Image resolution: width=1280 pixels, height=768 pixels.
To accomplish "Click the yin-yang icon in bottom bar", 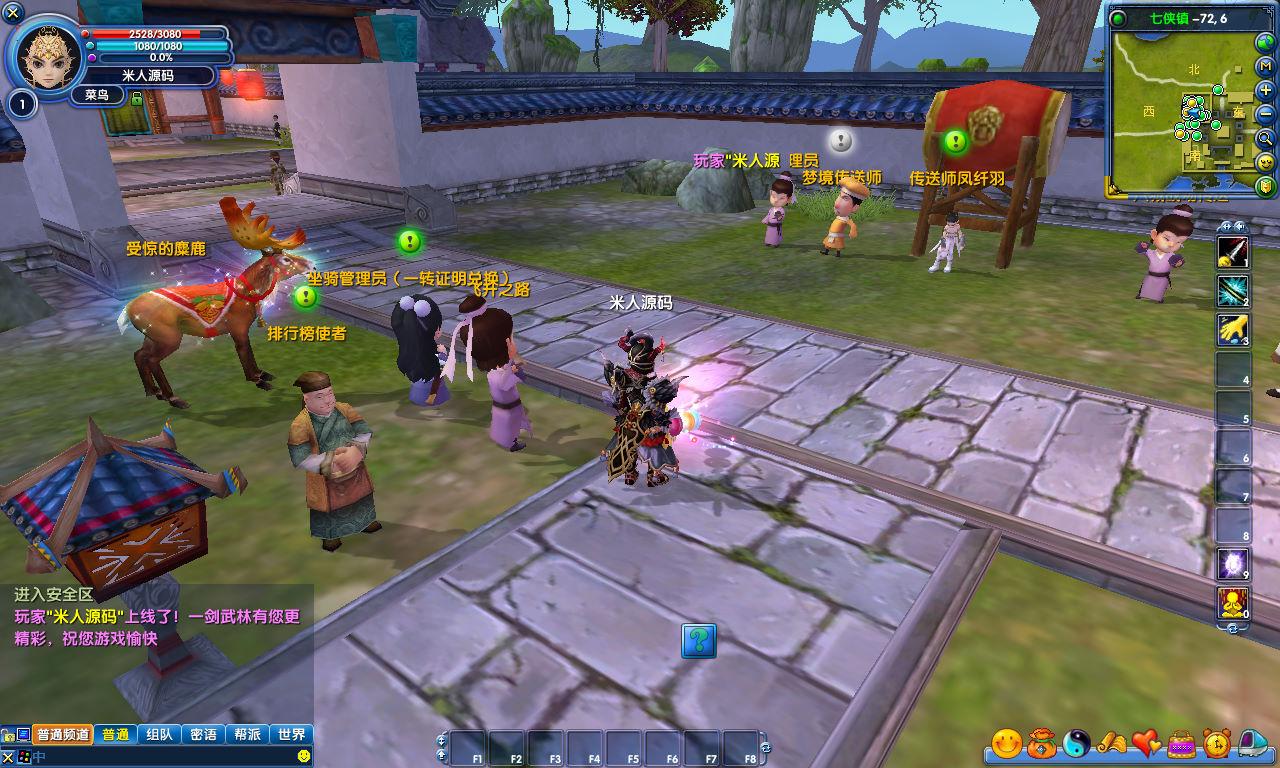I will pos(1077,743).
